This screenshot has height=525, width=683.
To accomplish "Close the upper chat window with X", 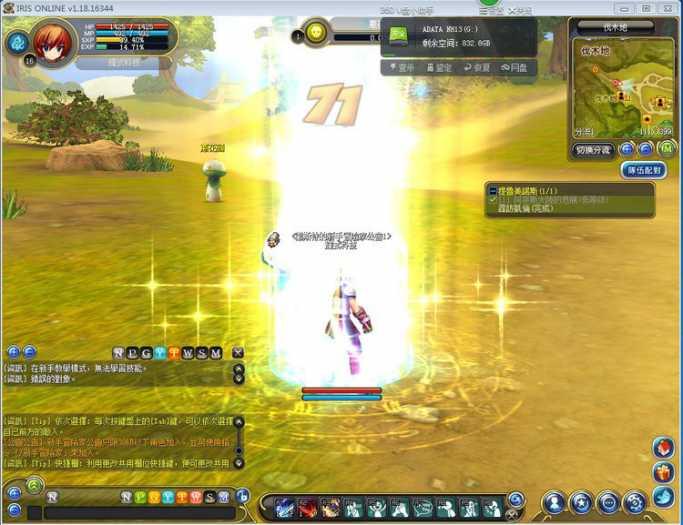I will [x=238, y=353].
